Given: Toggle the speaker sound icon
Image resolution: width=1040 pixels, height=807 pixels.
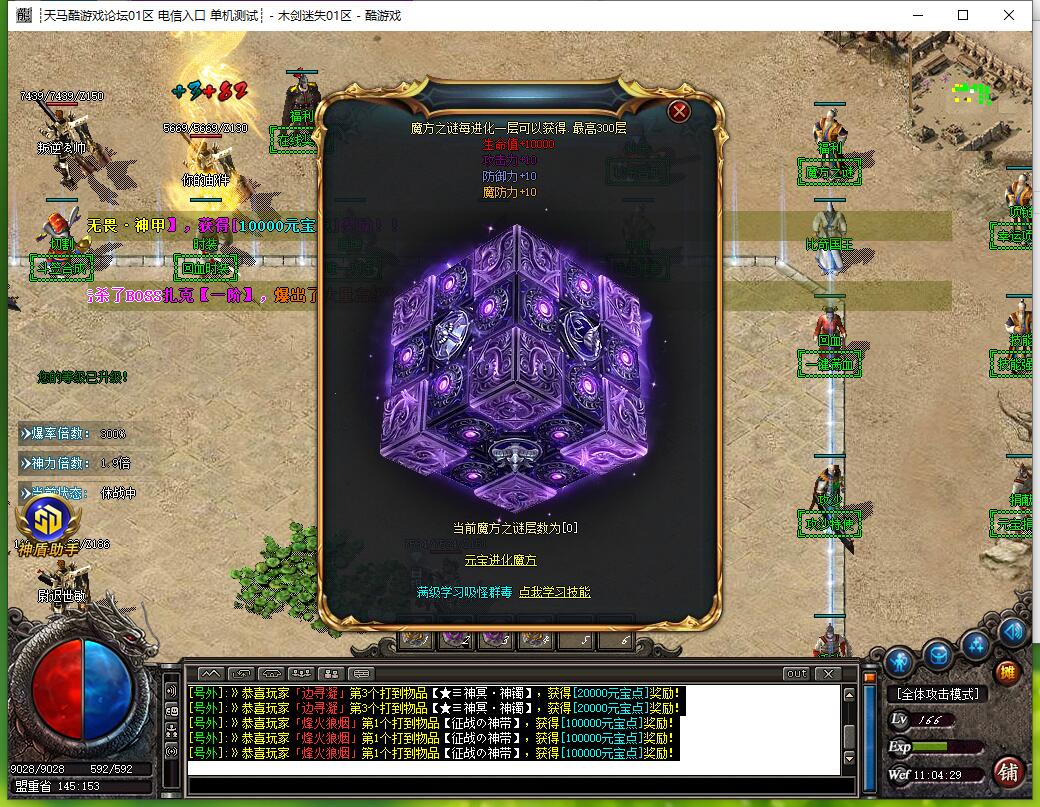Looking at the screenshot, I should pyautogui.click(x=1013, y=632).
